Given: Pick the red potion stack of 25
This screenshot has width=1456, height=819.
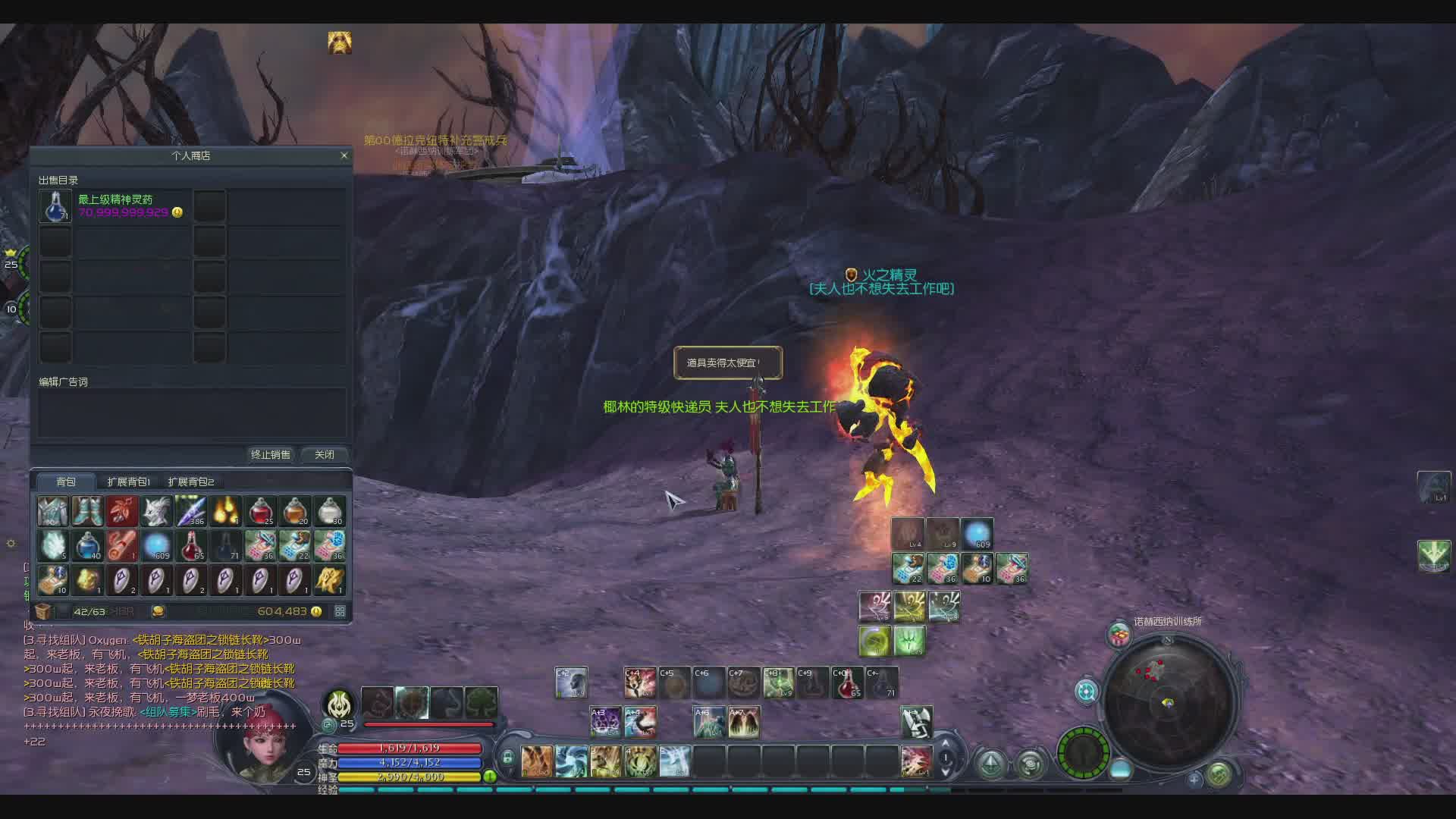Looking at the screenshot, I should tap(261, 511).
